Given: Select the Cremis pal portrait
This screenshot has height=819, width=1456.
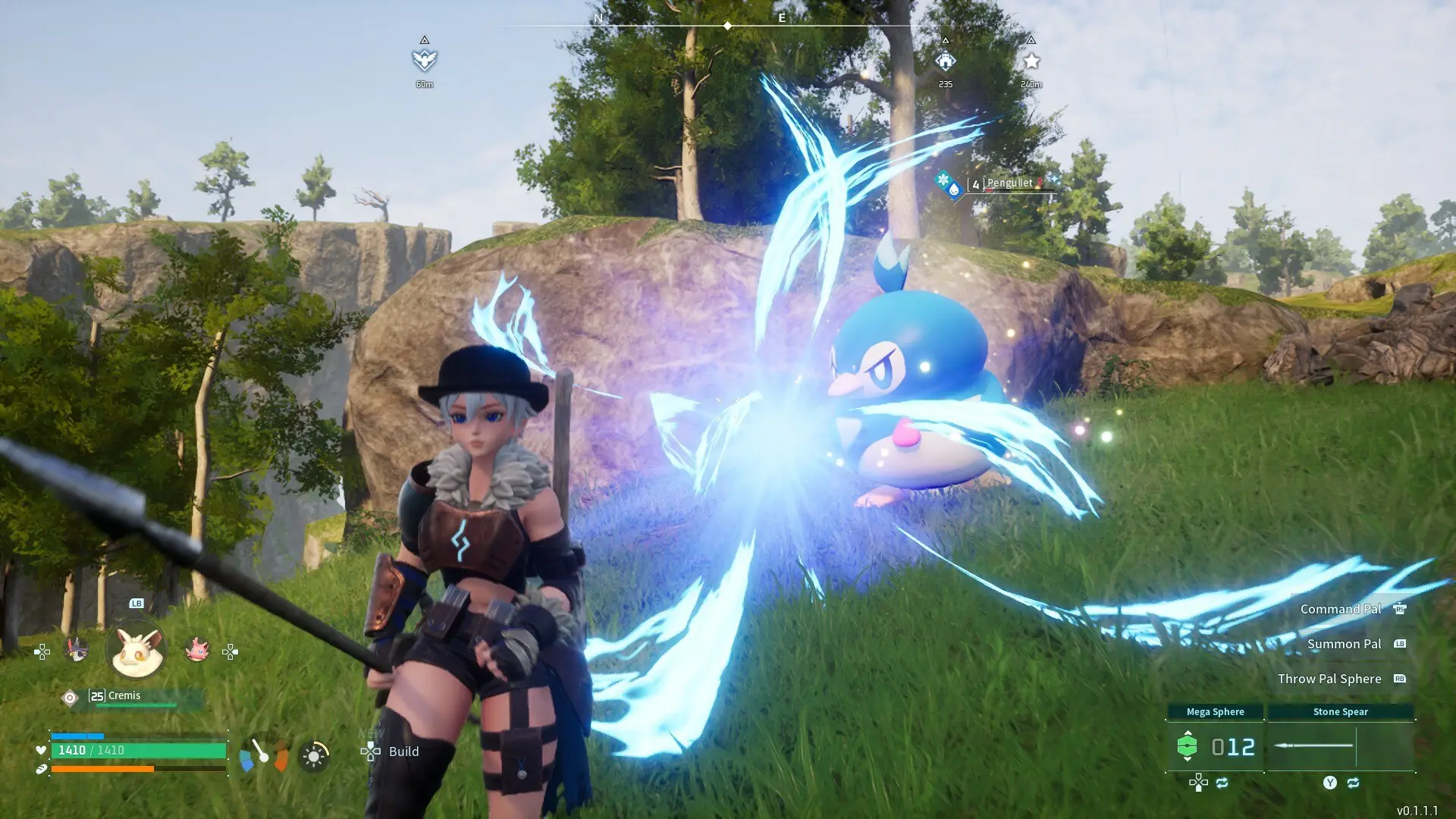Looking at the screenshot, I should 136,651.
